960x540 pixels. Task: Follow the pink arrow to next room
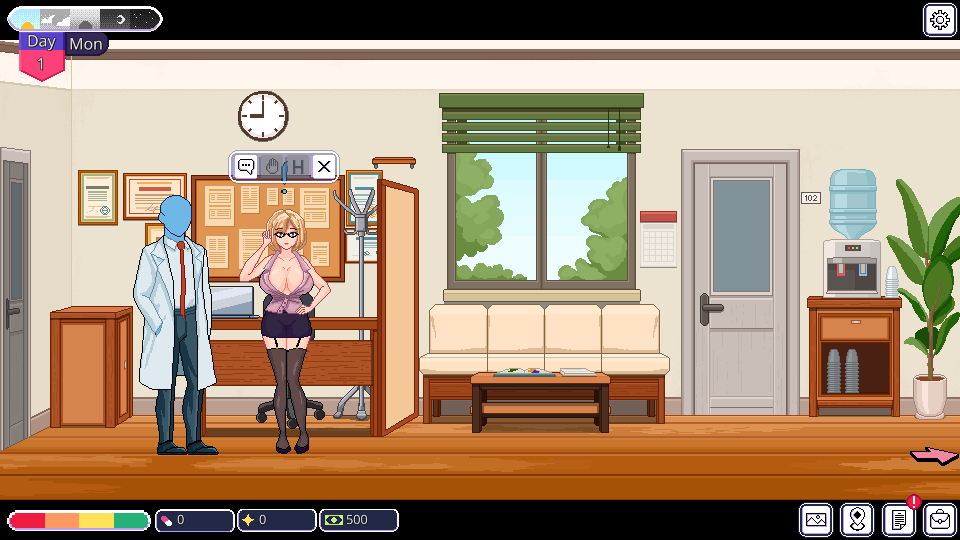[933, 456]
